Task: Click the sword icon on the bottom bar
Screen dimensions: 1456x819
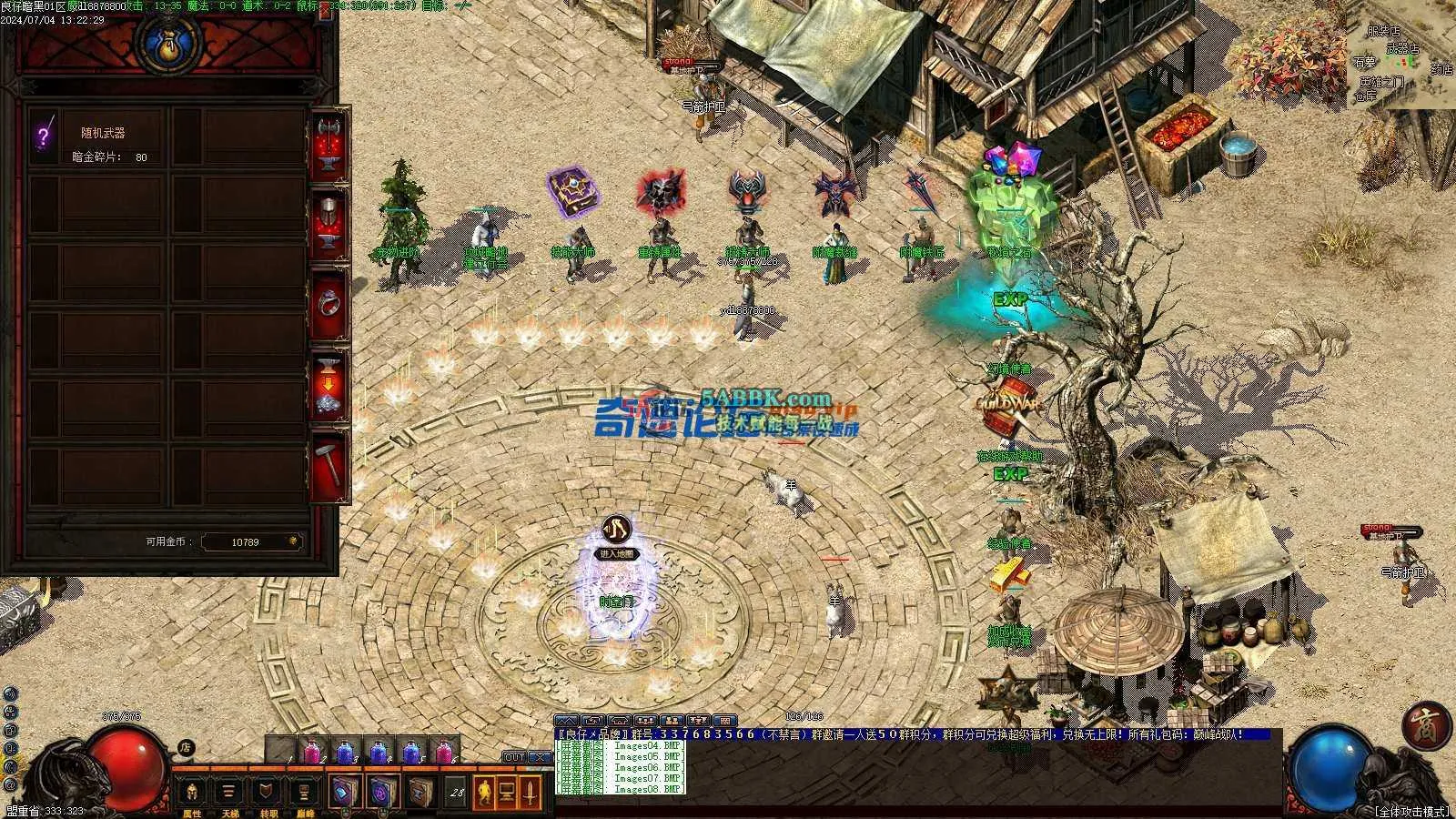Action: coord(530,793)
